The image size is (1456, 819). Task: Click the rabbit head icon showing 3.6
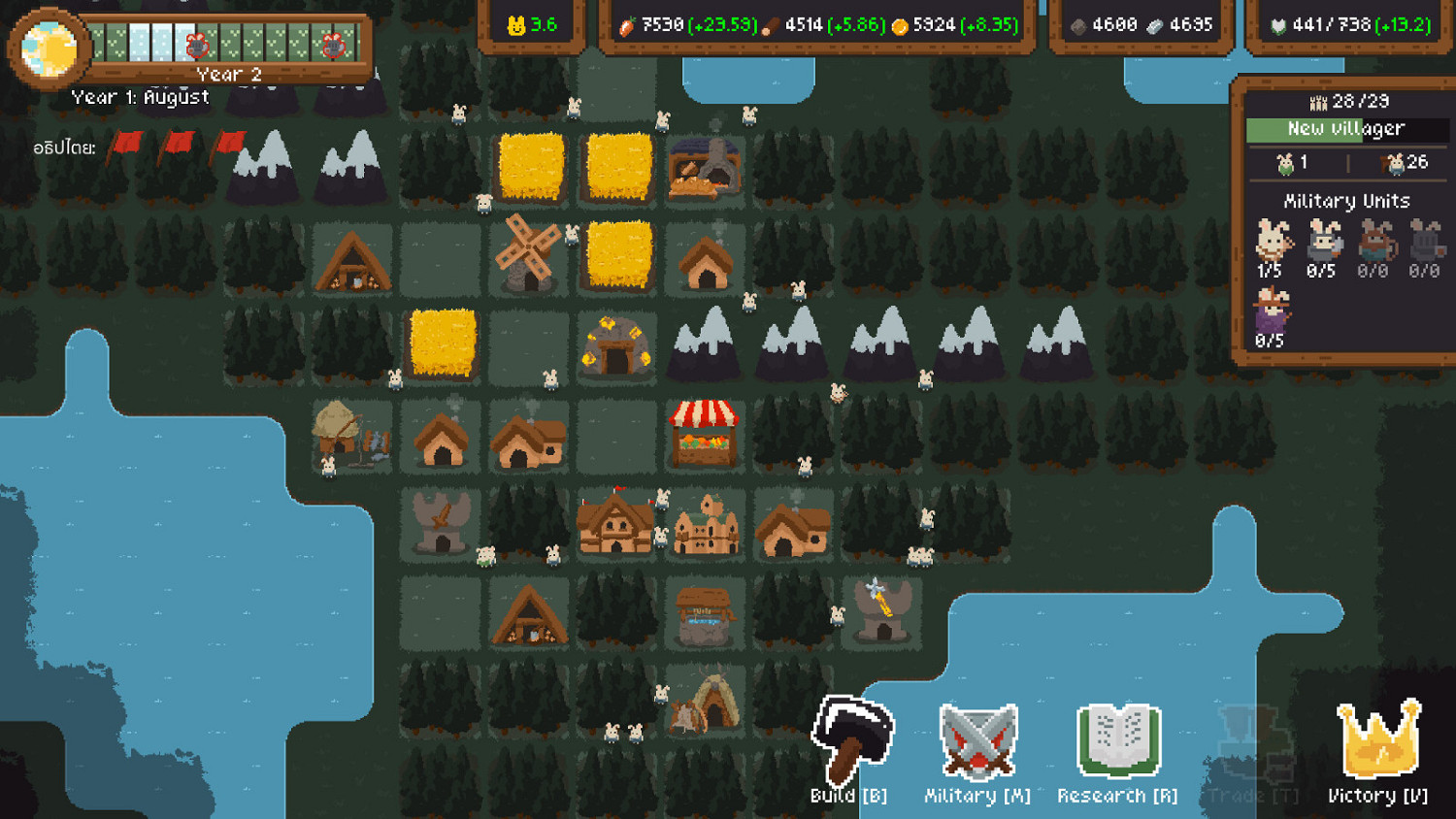517,26
